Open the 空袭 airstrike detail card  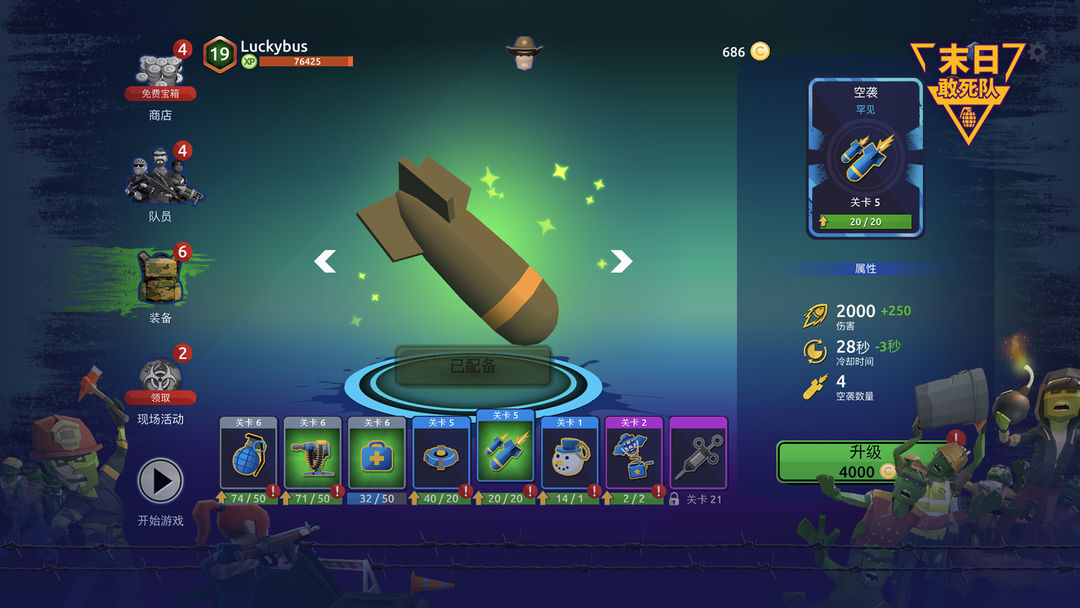865,158
